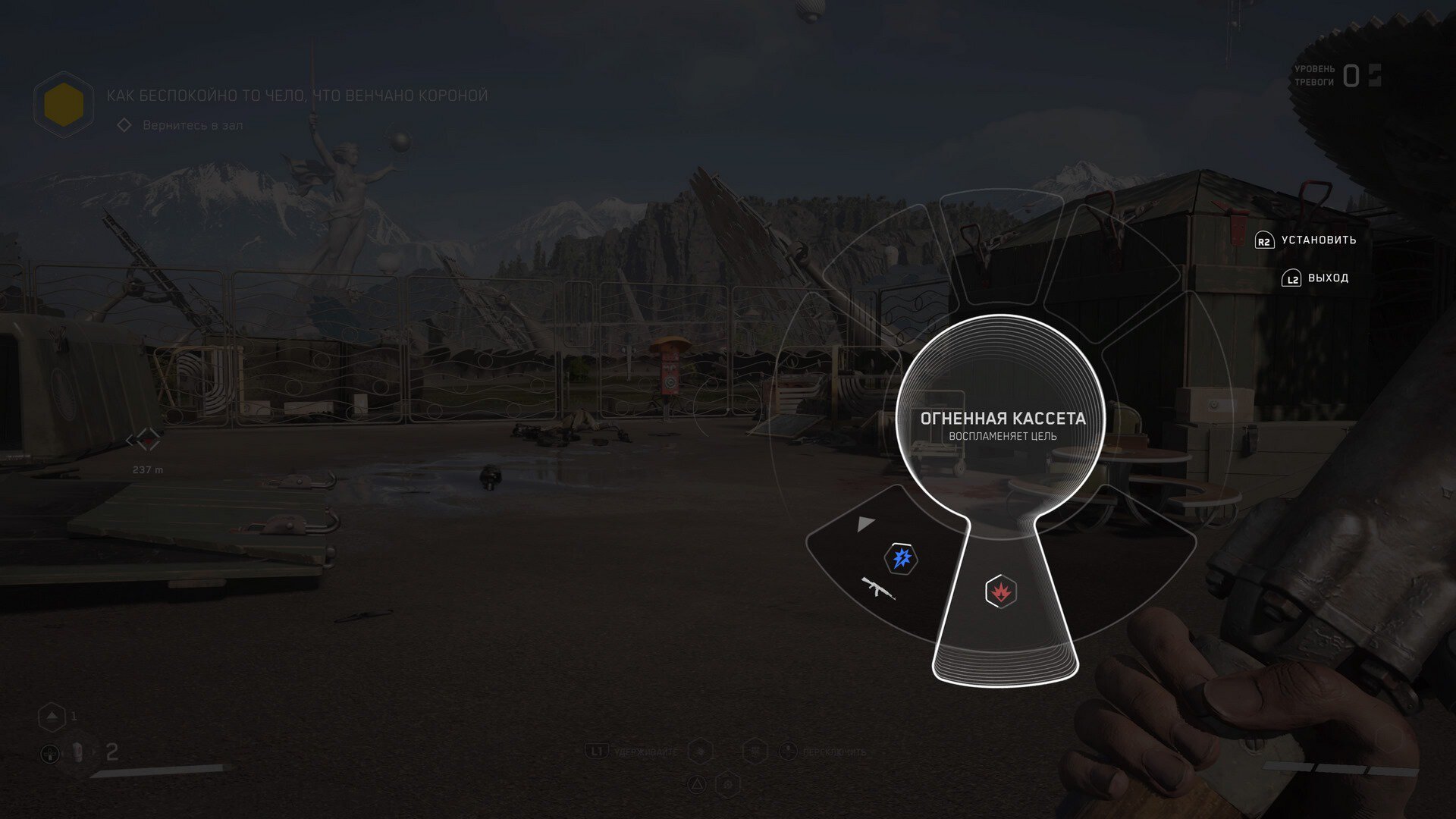Open the yellow hexagon quest tracker

[64, 105]
